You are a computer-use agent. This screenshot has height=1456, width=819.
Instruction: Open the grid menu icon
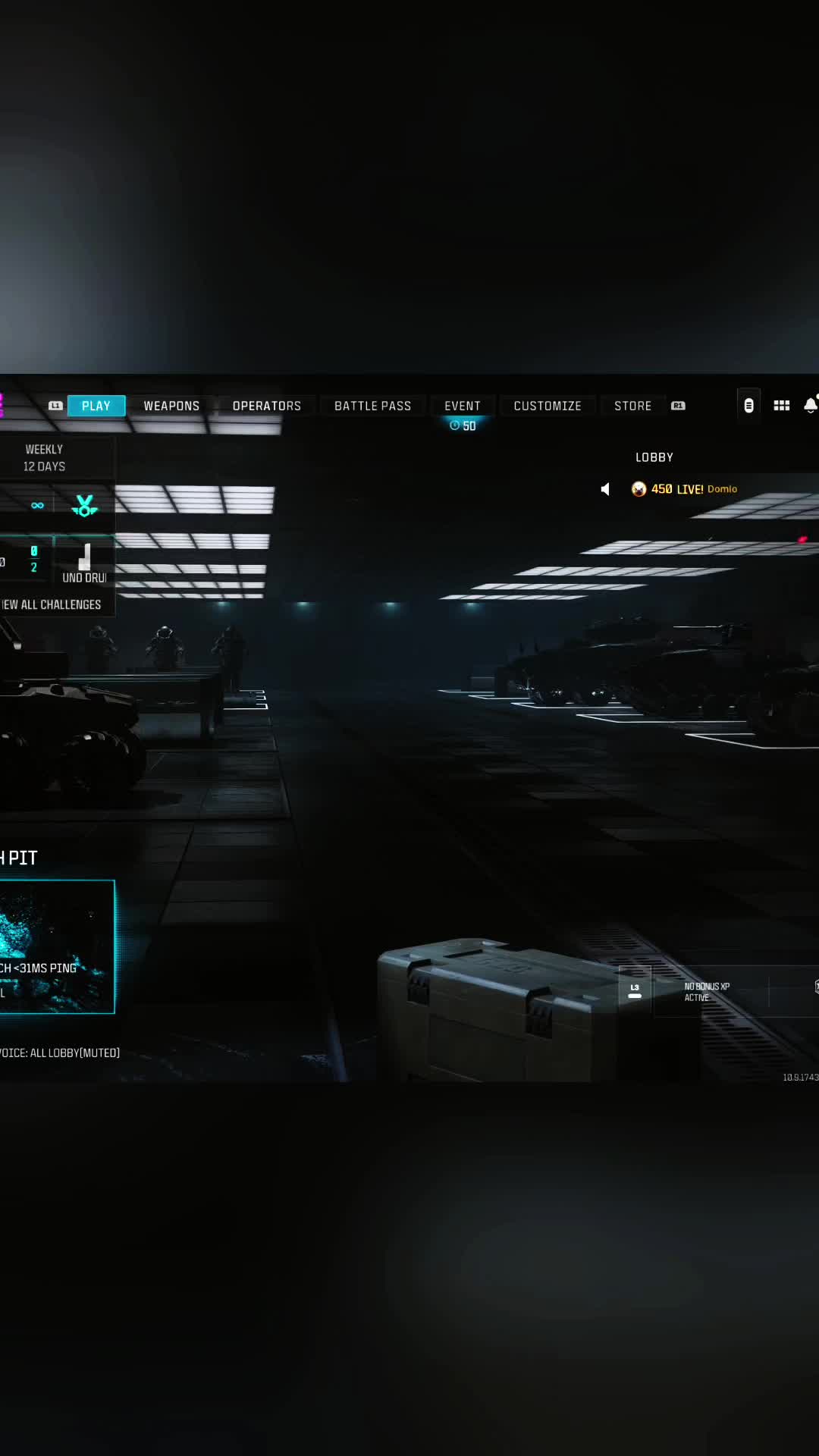(x=781, y=406)
